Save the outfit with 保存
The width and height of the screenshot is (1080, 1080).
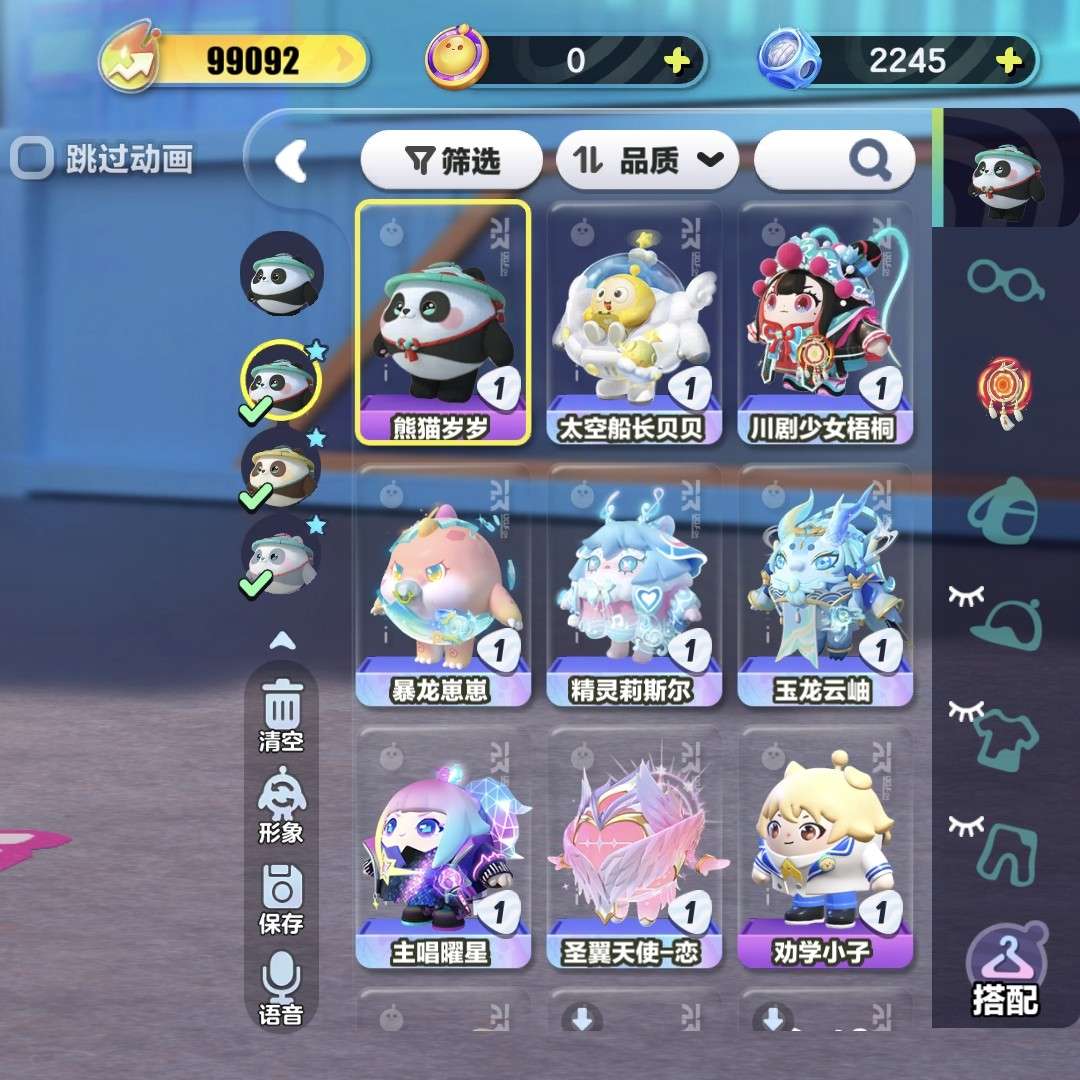click(282, 897)
